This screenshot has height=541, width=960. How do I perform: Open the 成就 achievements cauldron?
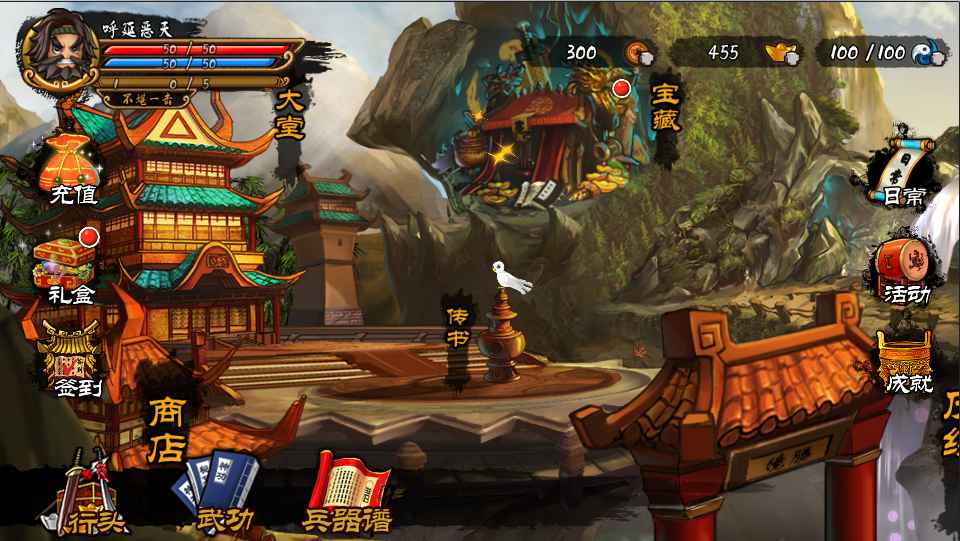(904, 362)
